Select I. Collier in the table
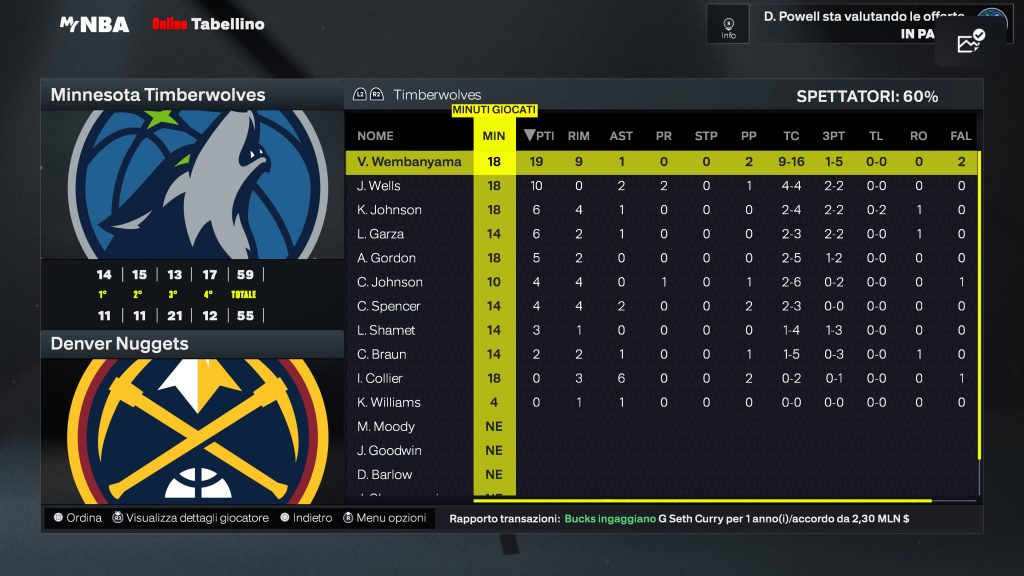1024x576 pixels. (x=380, y=378)
